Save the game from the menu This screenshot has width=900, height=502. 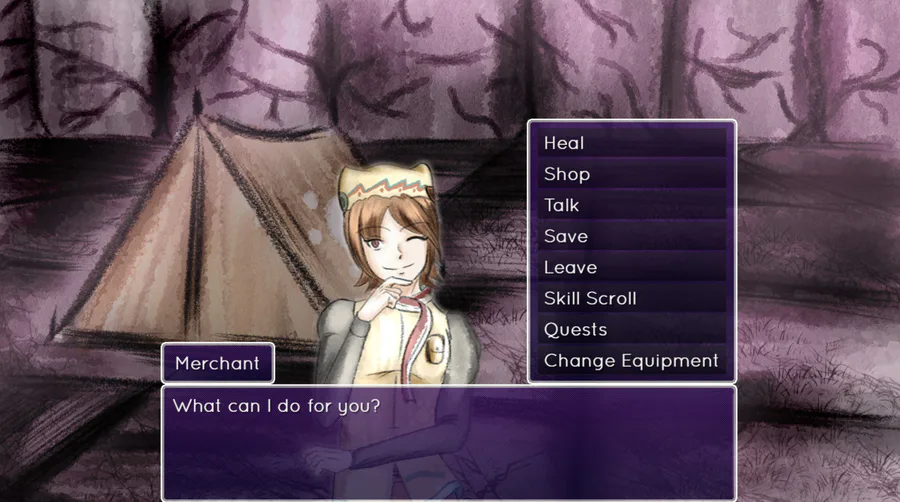click(631, 236)
